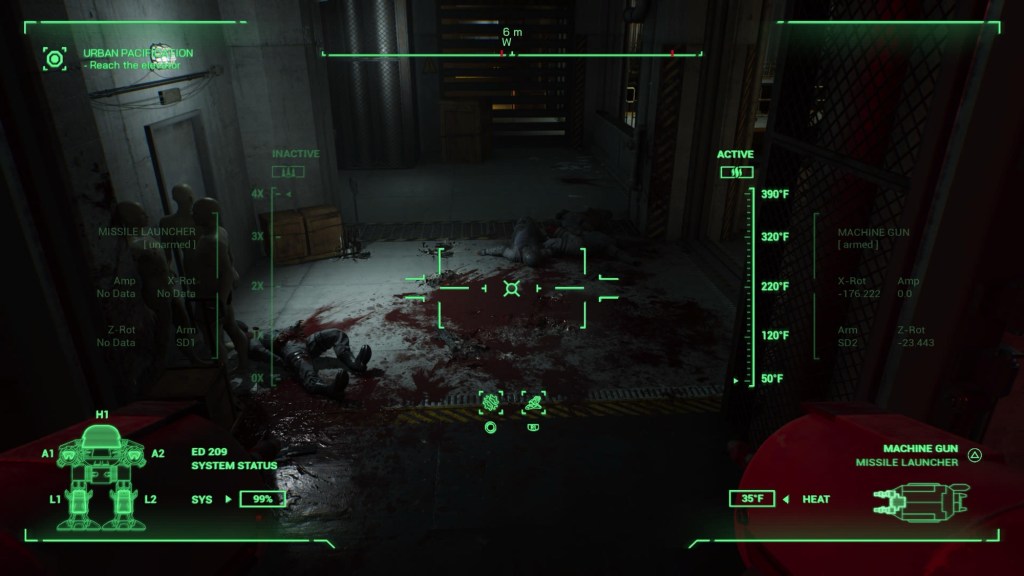Choose Machine Gun in the weapon list
Viewport: 1024px width, 576px height.
[920, 449]
